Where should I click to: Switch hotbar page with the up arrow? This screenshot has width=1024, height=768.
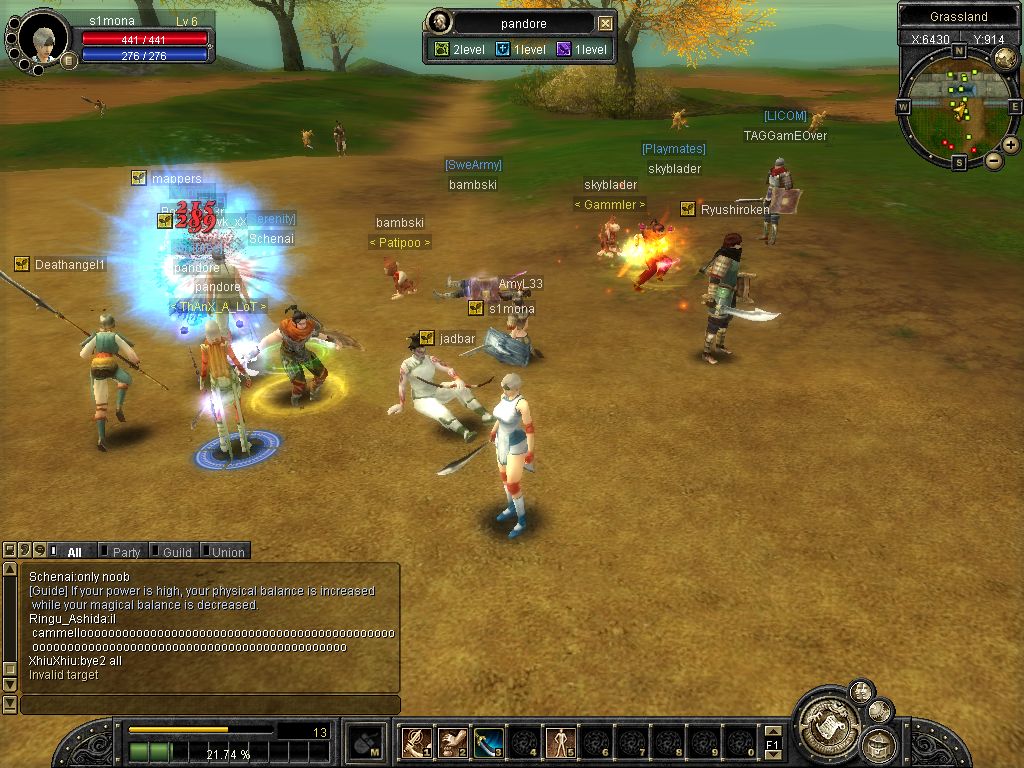[x=772, y=732]
